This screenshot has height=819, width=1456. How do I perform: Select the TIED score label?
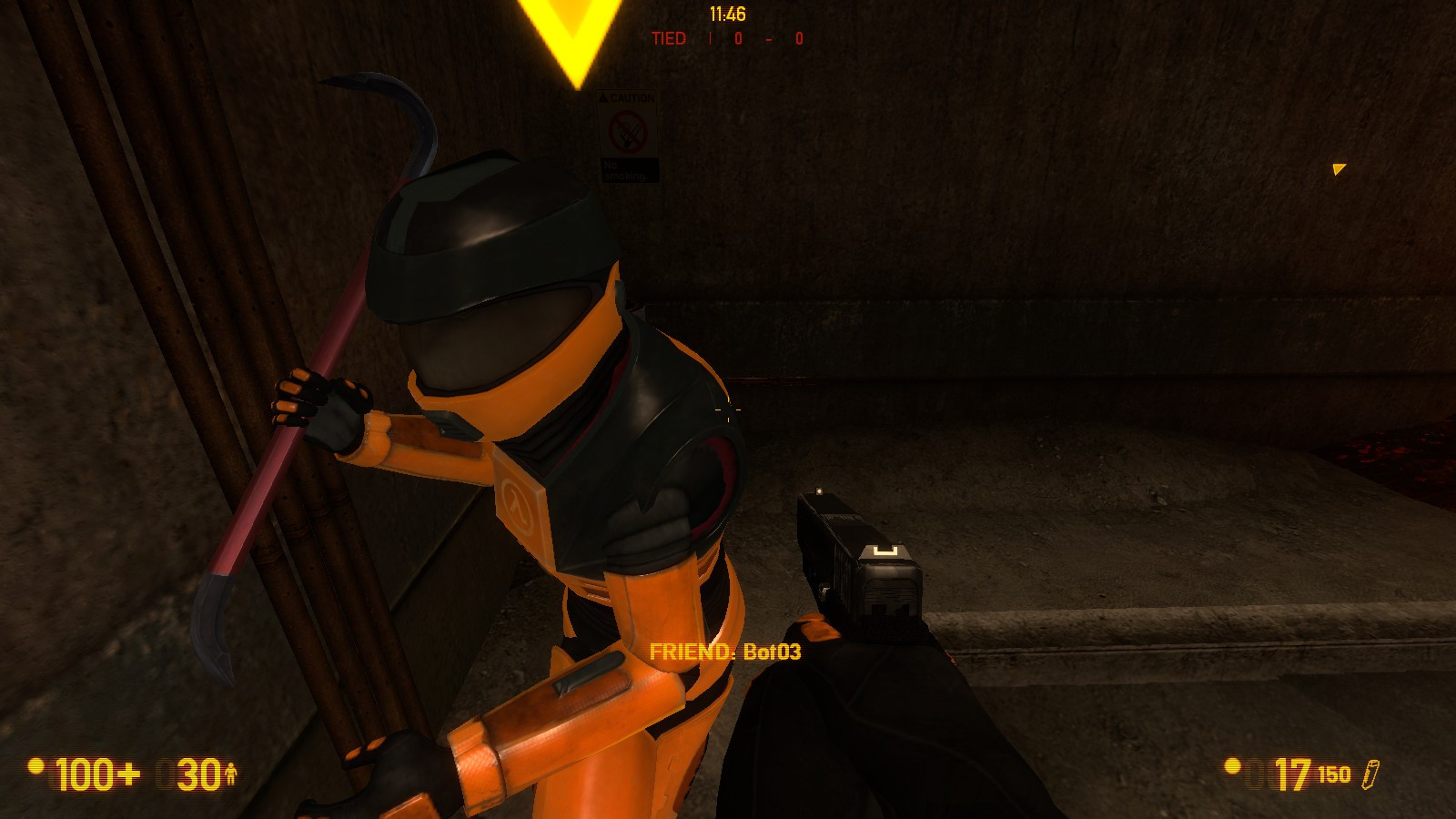tap(669, 37)
